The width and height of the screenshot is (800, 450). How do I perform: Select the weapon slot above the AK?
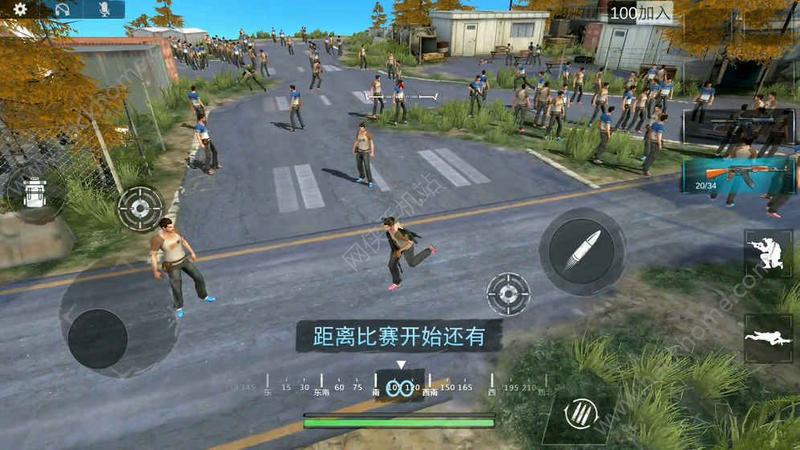pyautogui.click(x=738, y=126)
